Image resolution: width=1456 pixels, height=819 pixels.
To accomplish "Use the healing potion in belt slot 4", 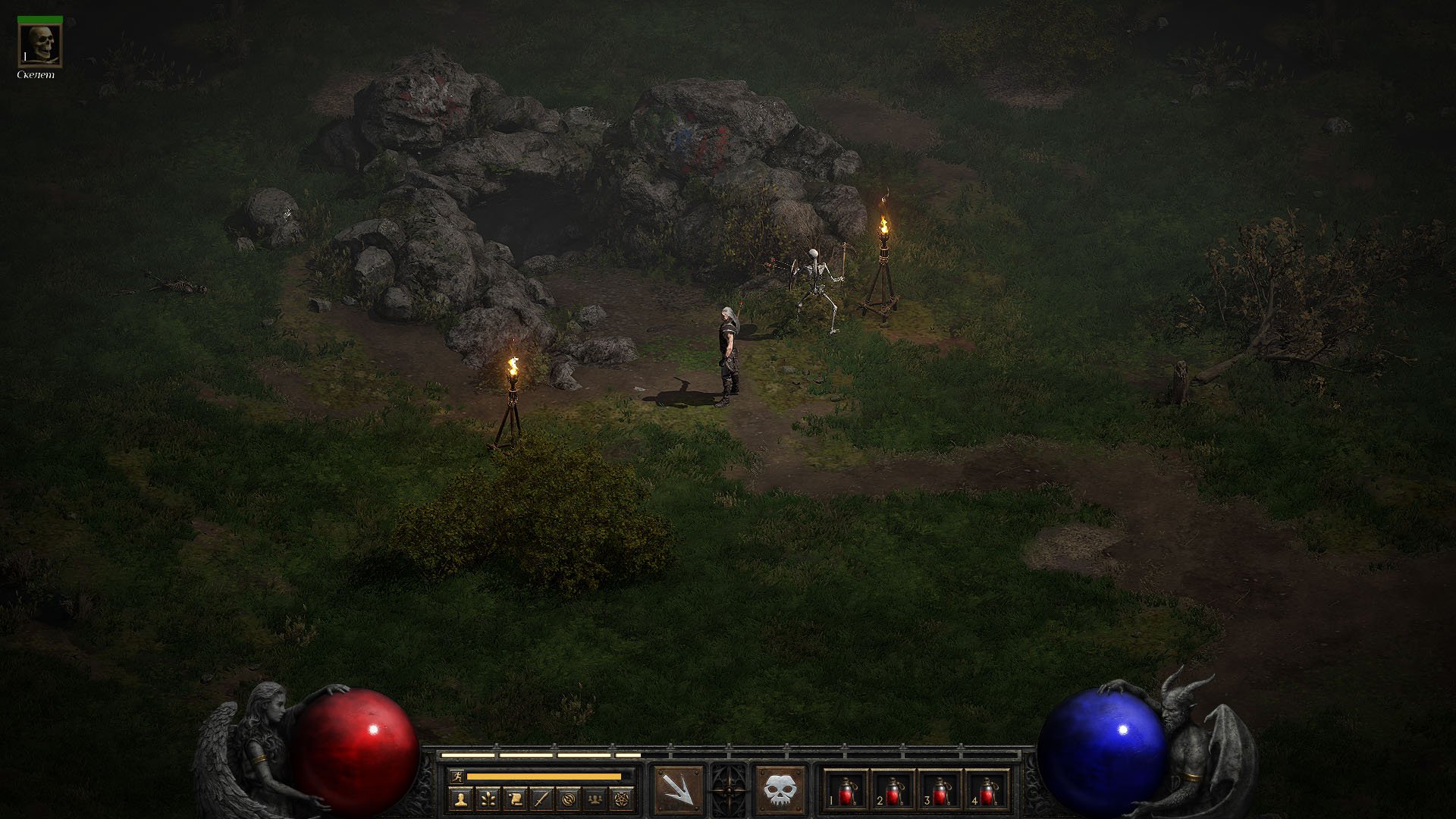I will (987, 791).
